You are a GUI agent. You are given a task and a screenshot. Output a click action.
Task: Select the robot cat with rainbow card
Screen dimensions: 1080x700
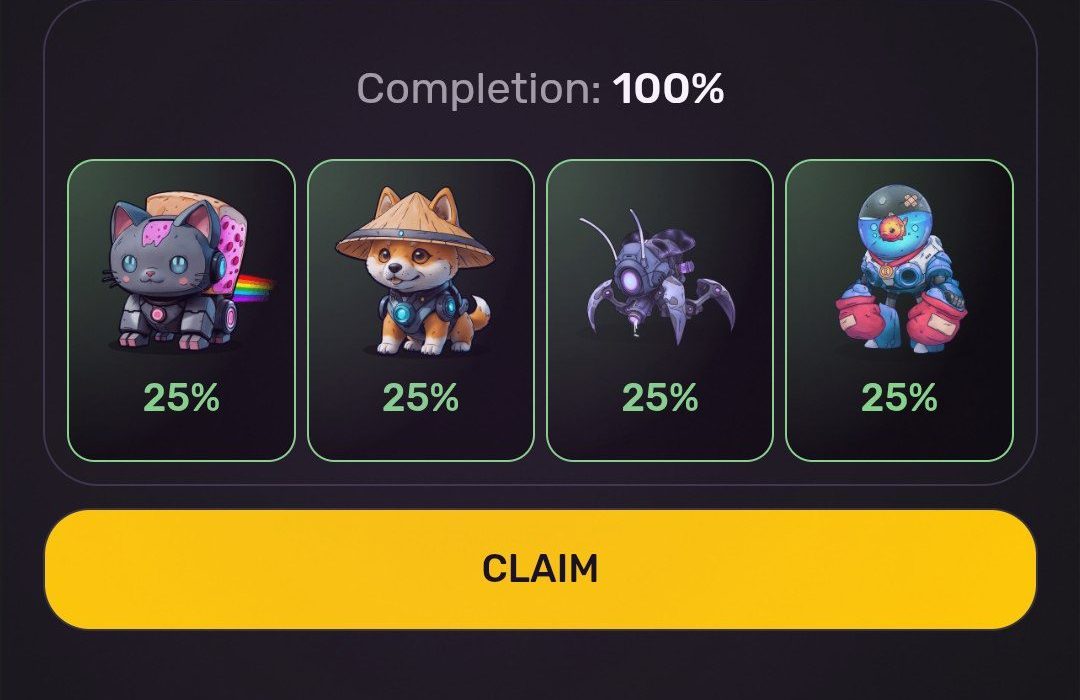pos(181,310)
